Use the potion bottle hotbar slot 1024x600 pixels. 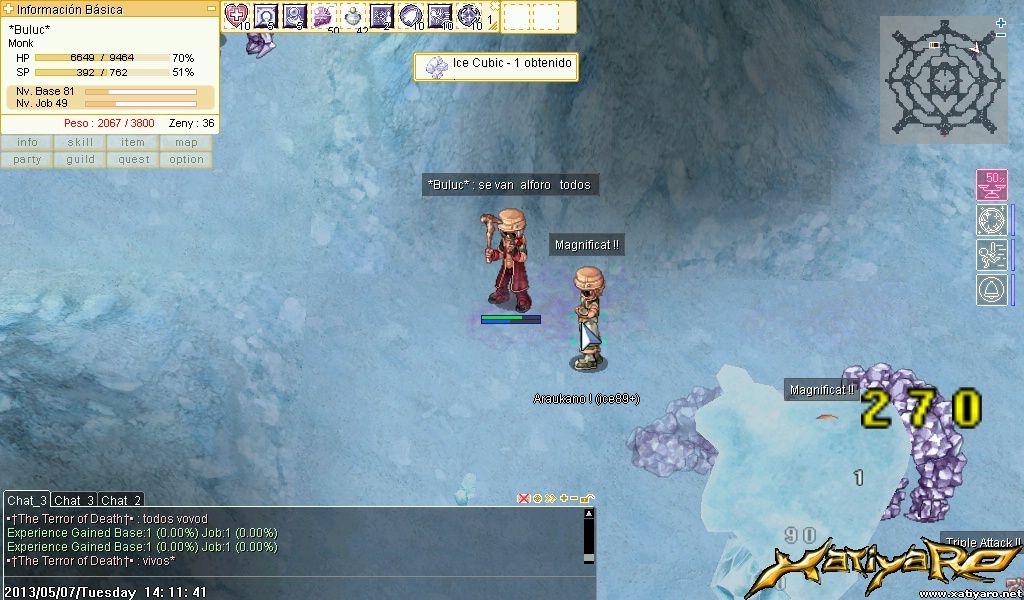click(353, 15)
